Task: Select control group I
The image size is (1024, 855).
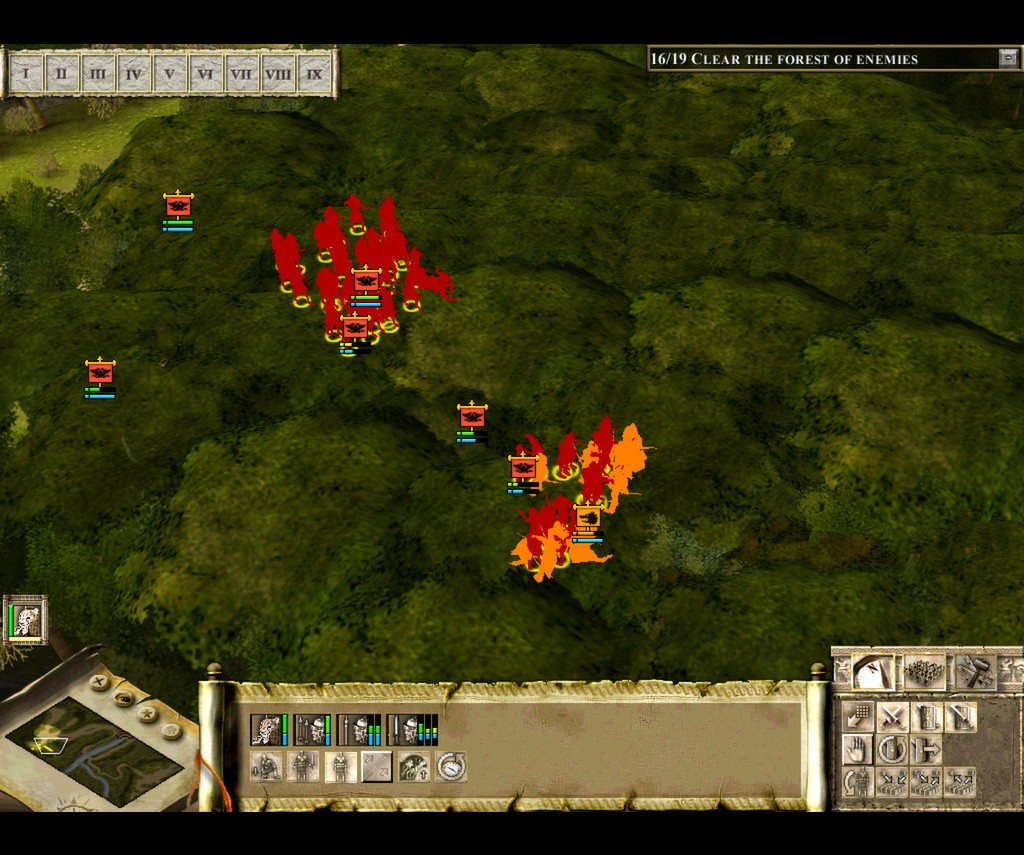Action: point(26,73)
